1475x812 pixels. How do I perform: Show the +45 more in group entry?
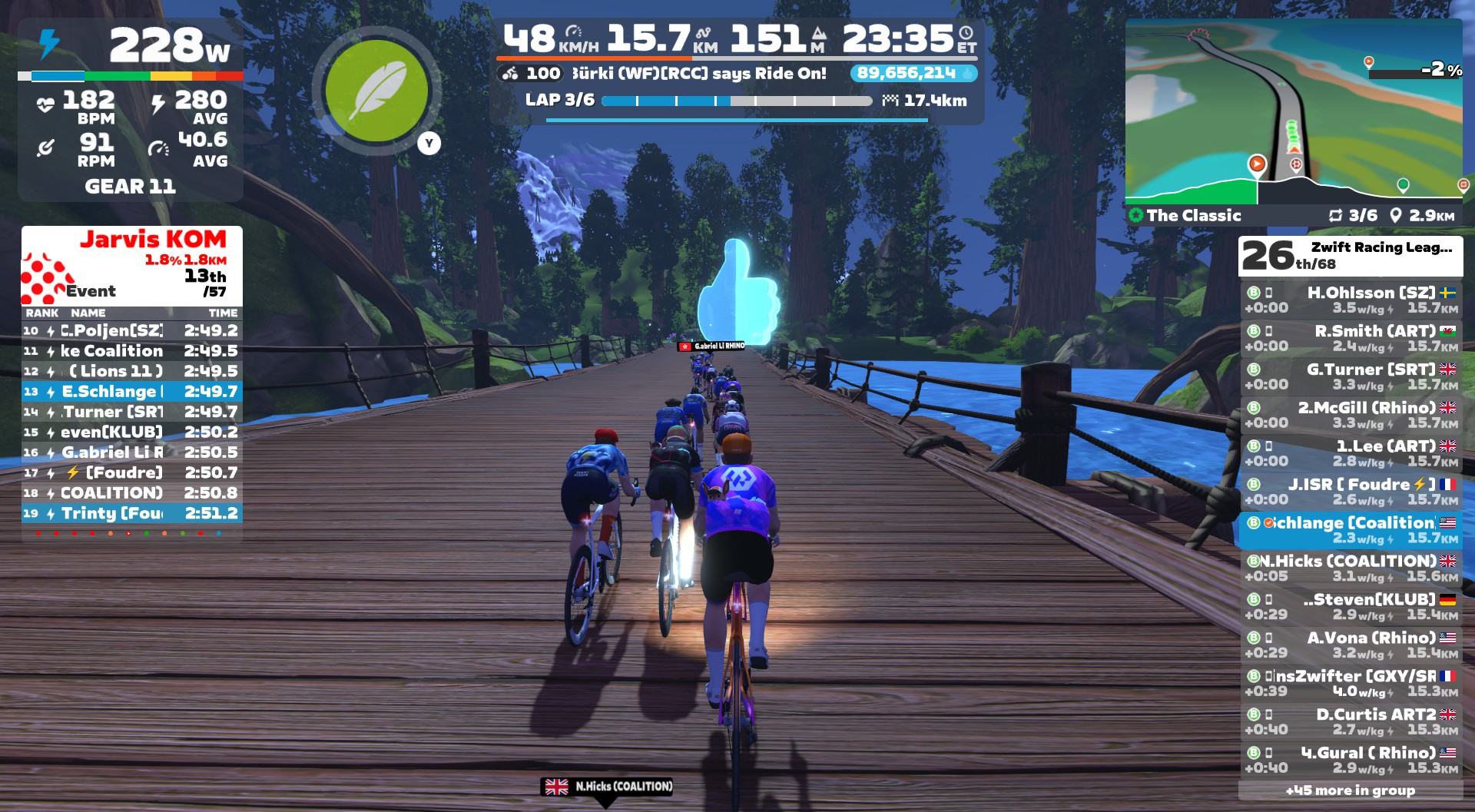[1351, 790]
